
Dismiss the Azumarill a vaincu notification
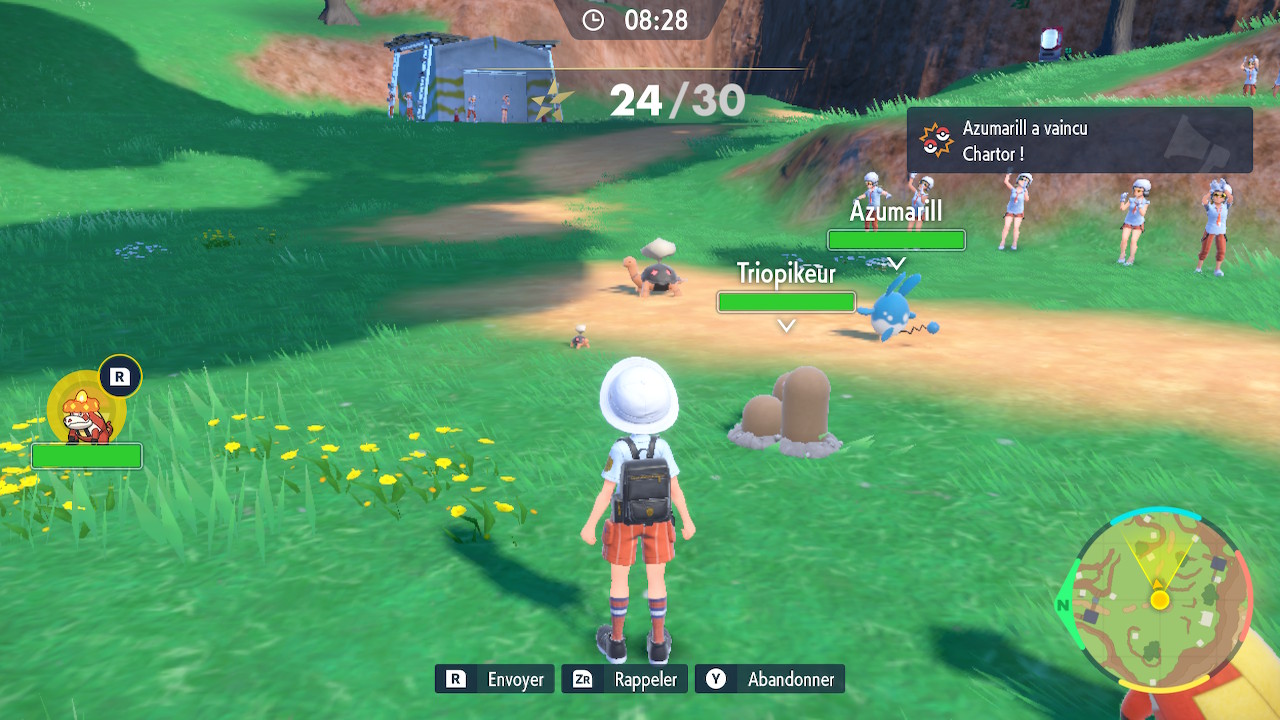pyautogui.click(x=1079, y=141)
